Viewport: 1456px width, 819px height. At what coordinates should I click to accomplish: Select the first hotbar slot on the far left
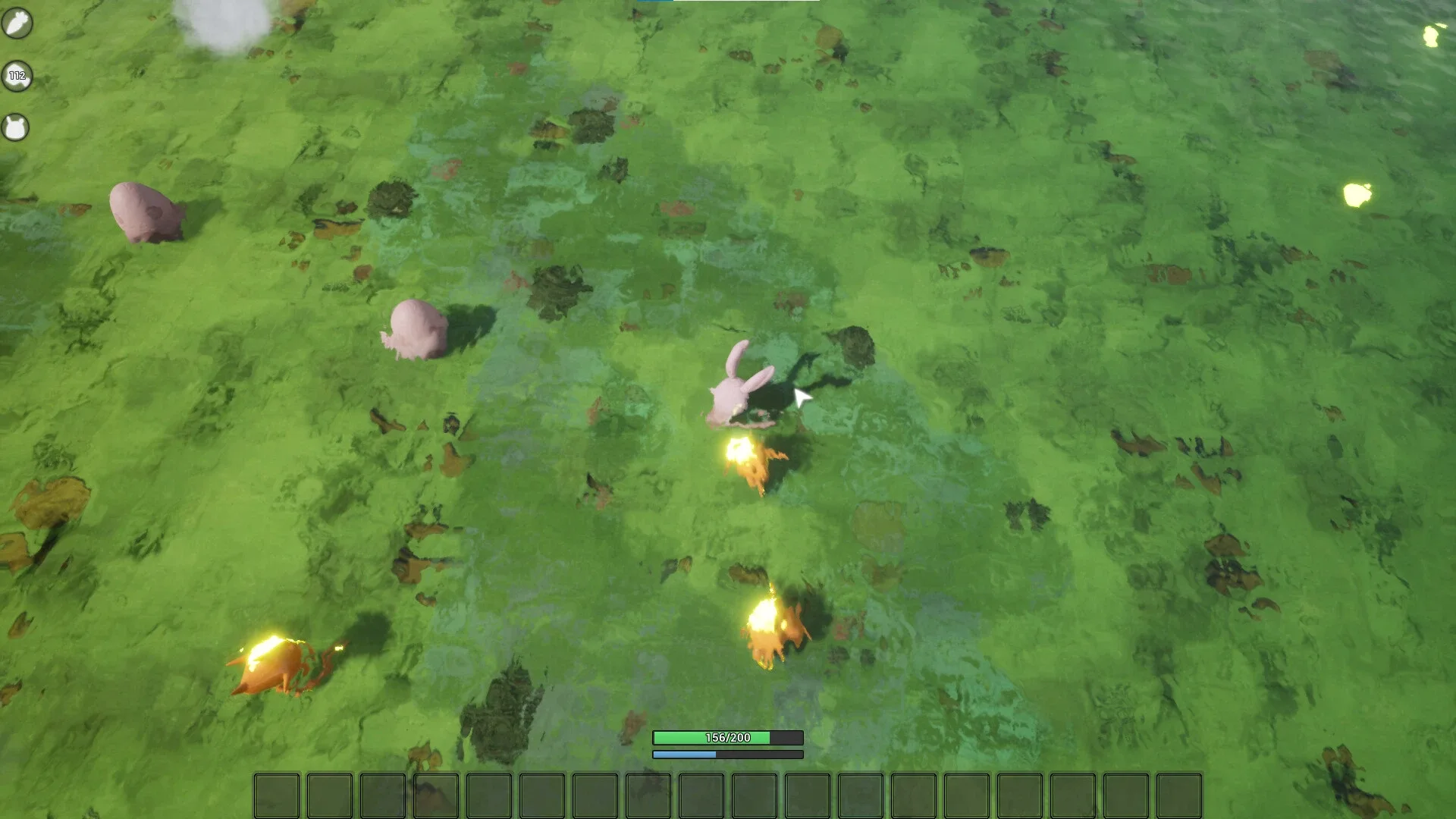point(276,796)
